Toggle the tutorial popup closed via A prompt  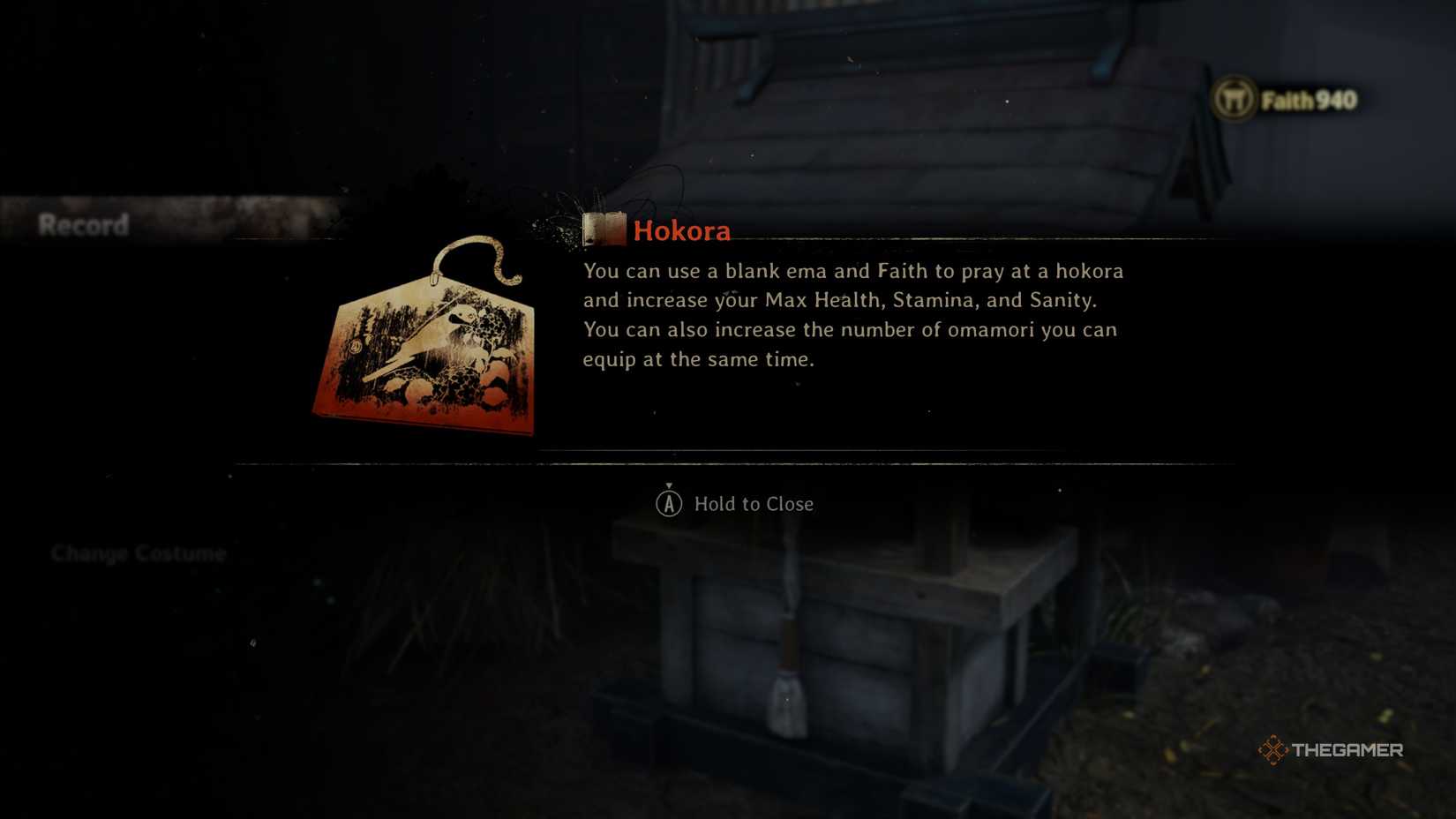[x=671, y=503]
